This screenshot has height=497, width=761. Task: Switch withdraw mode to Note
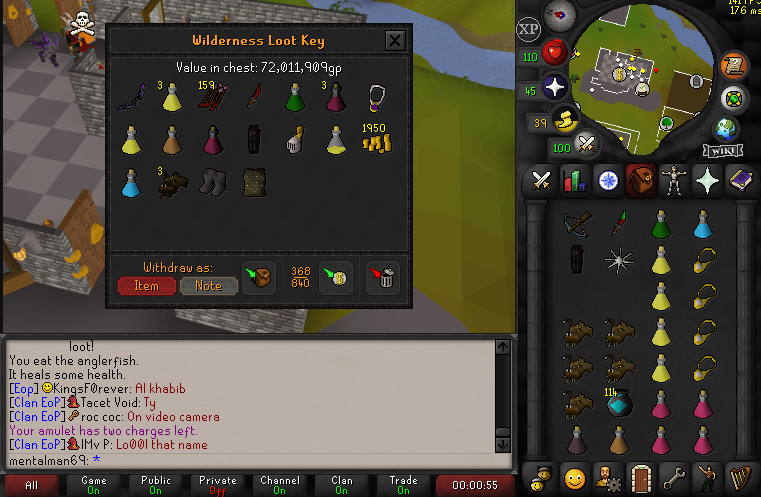pos(208,286)
